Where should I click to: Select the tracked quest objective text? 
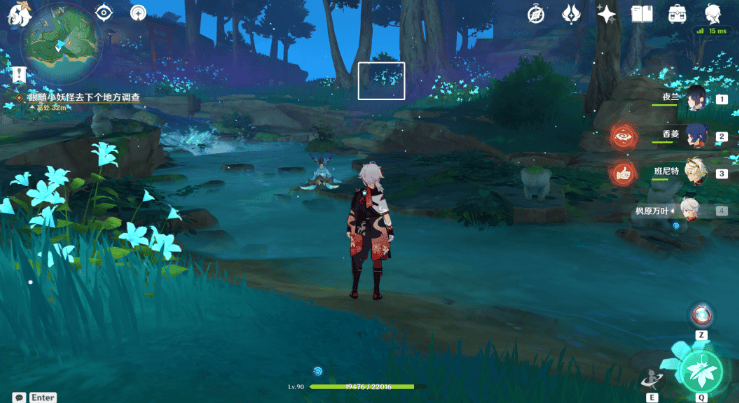point(83,97)
